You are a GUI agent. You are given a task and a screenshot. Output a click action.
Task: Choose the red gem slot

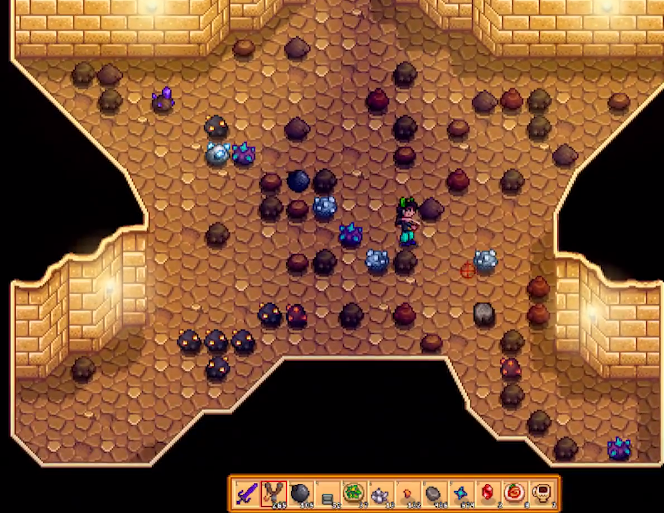point(488,492)
